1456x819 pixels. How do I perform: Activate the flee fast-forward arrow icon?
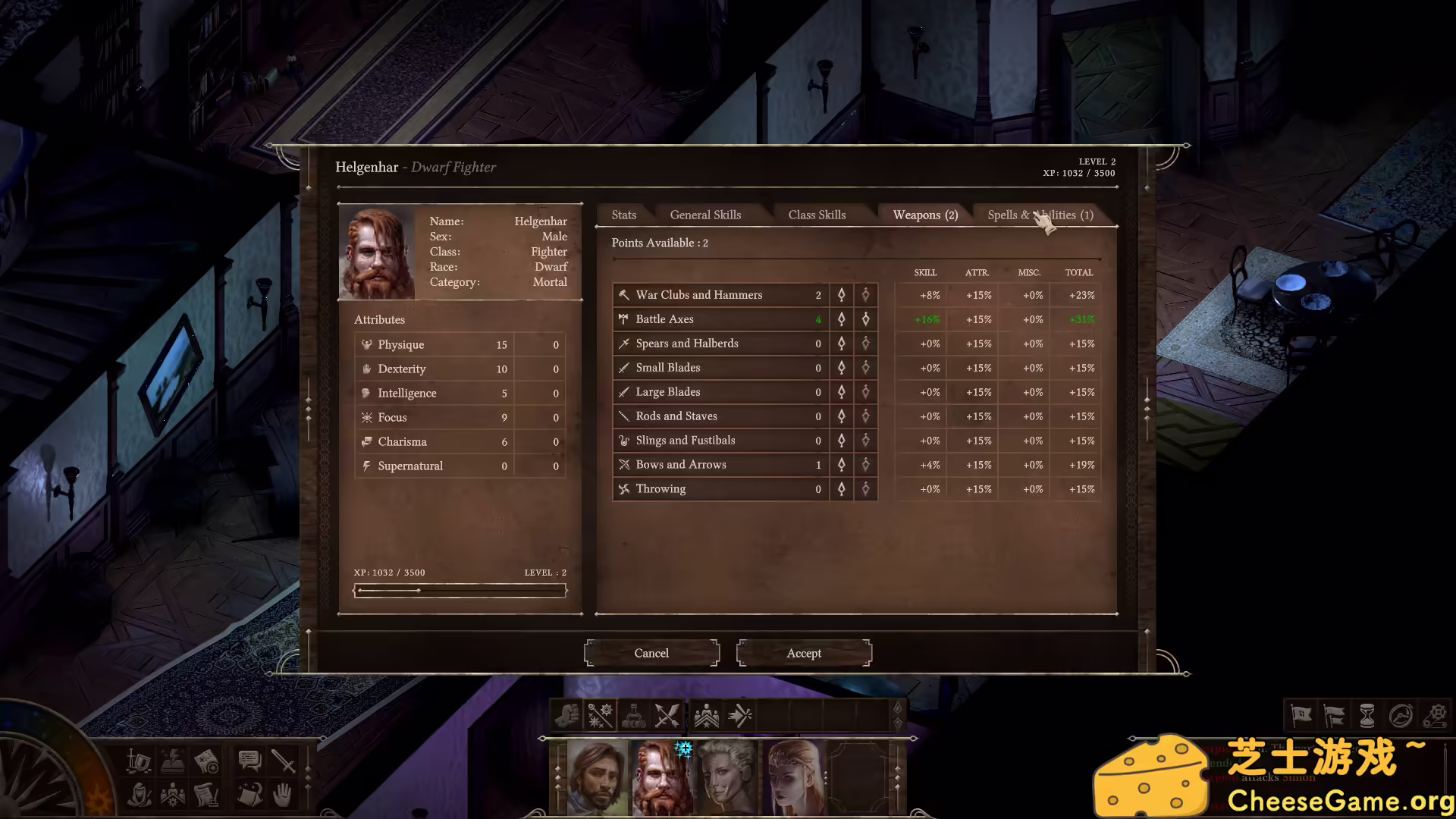(739, 715)
